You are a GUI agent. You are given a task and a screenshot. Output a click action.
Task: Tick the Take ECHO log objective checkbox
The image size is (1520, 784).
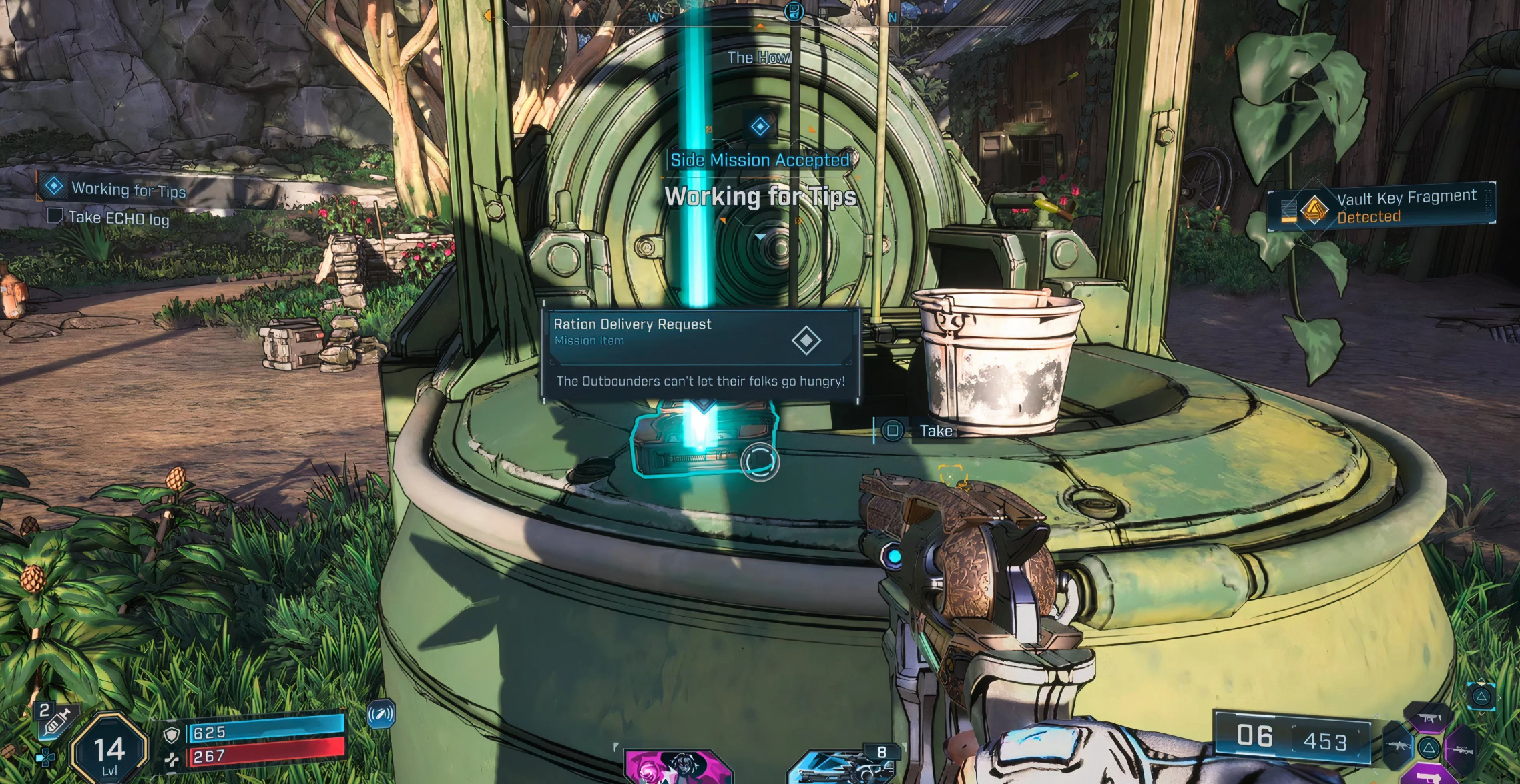(55, 216)
